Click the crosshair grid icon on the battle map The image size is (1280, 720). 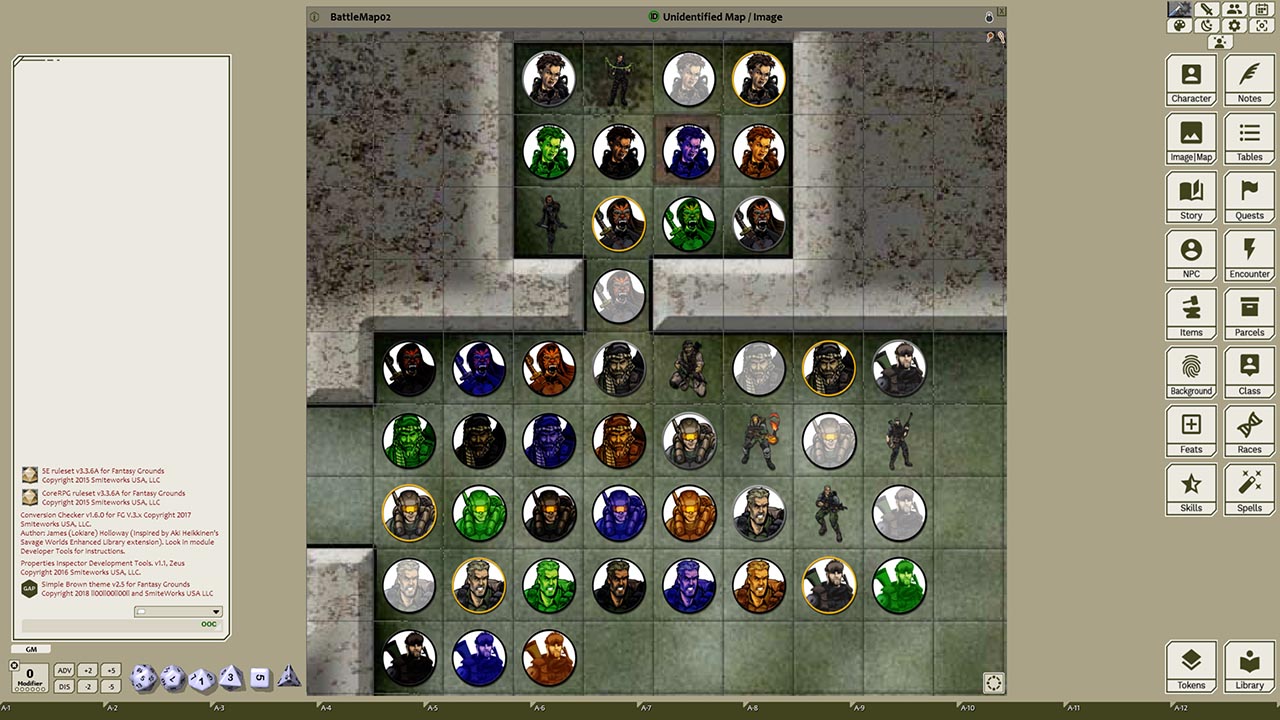pyautogui.click(x=994, y=683)
